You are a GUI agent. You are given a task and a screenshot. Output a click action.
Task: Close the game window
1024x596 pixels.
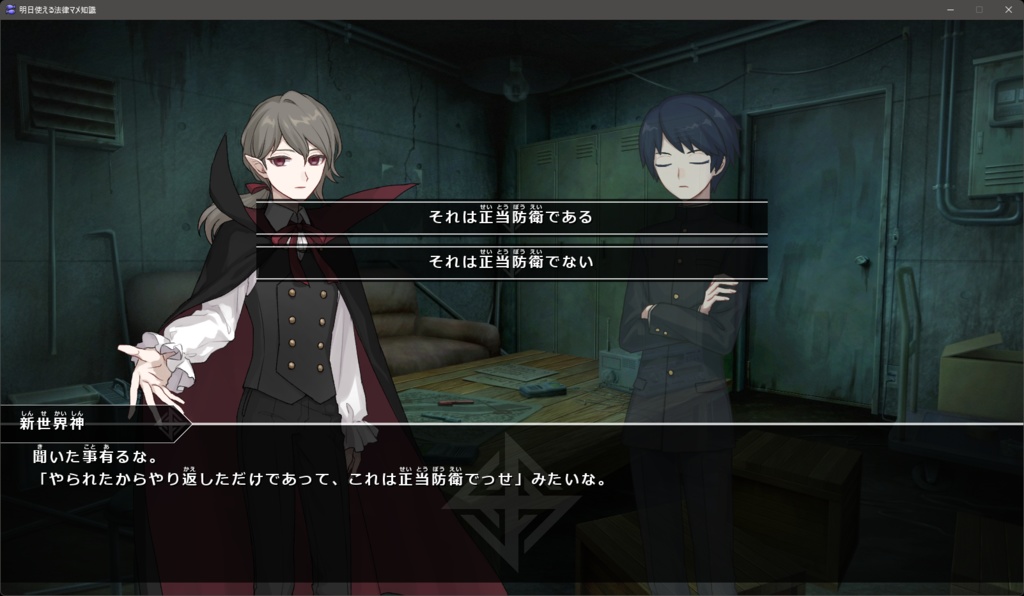click(1006, 9)
